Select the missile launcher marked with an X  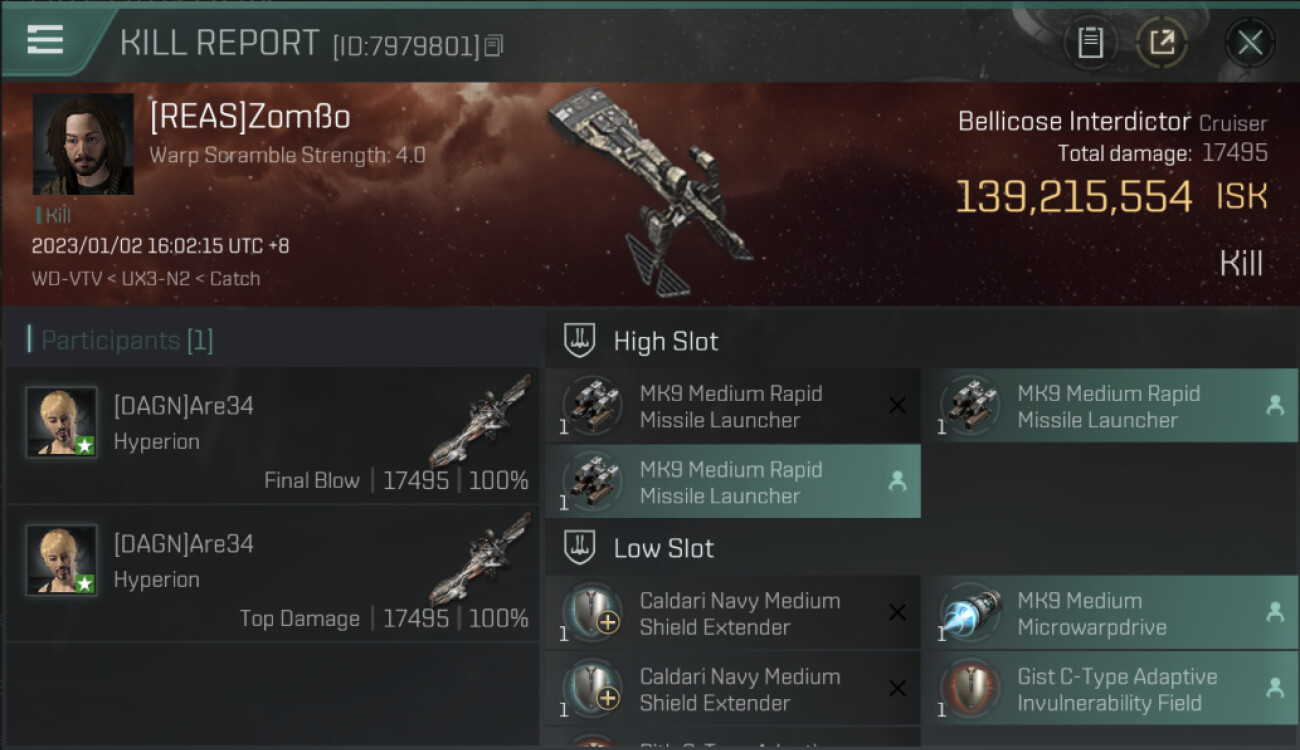732,407
